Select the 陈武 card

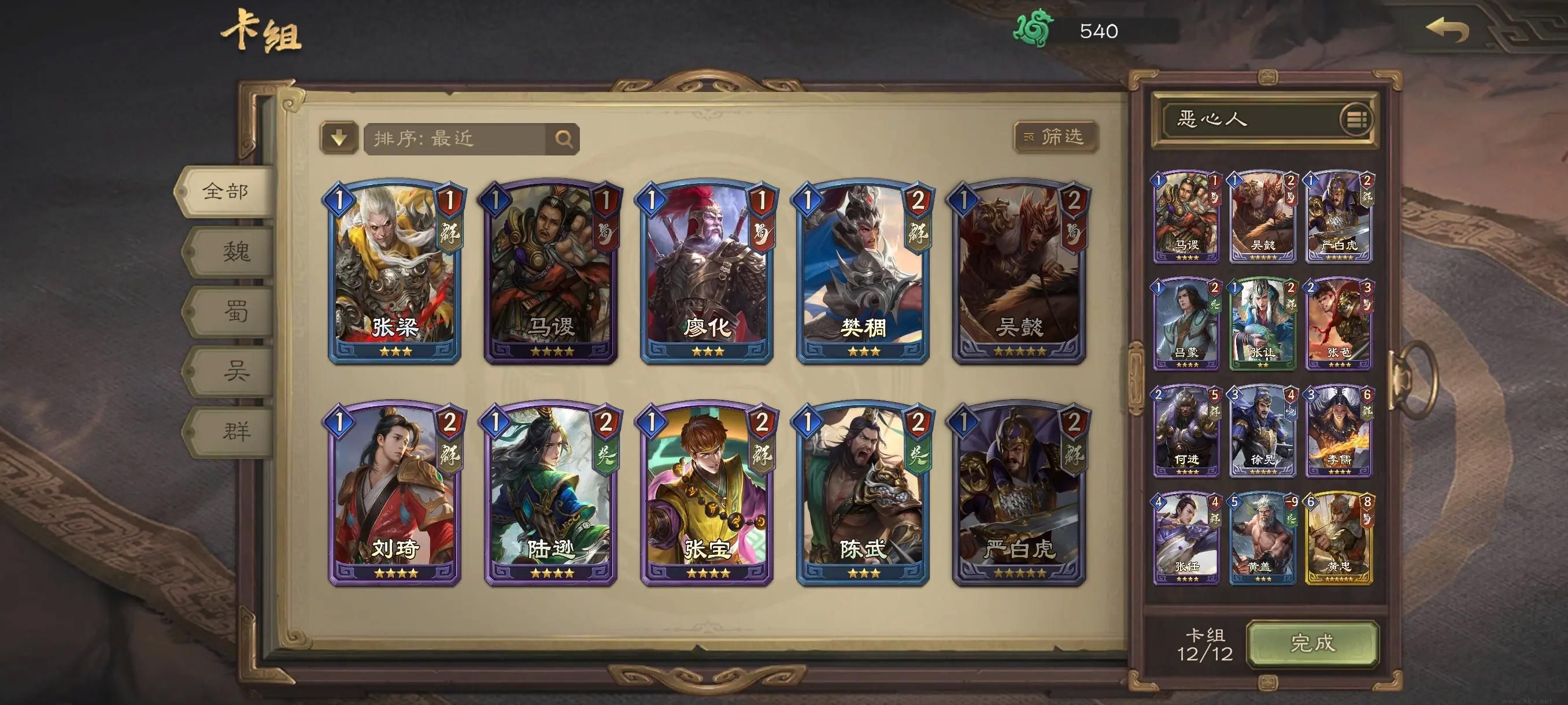tap(863, 493)
